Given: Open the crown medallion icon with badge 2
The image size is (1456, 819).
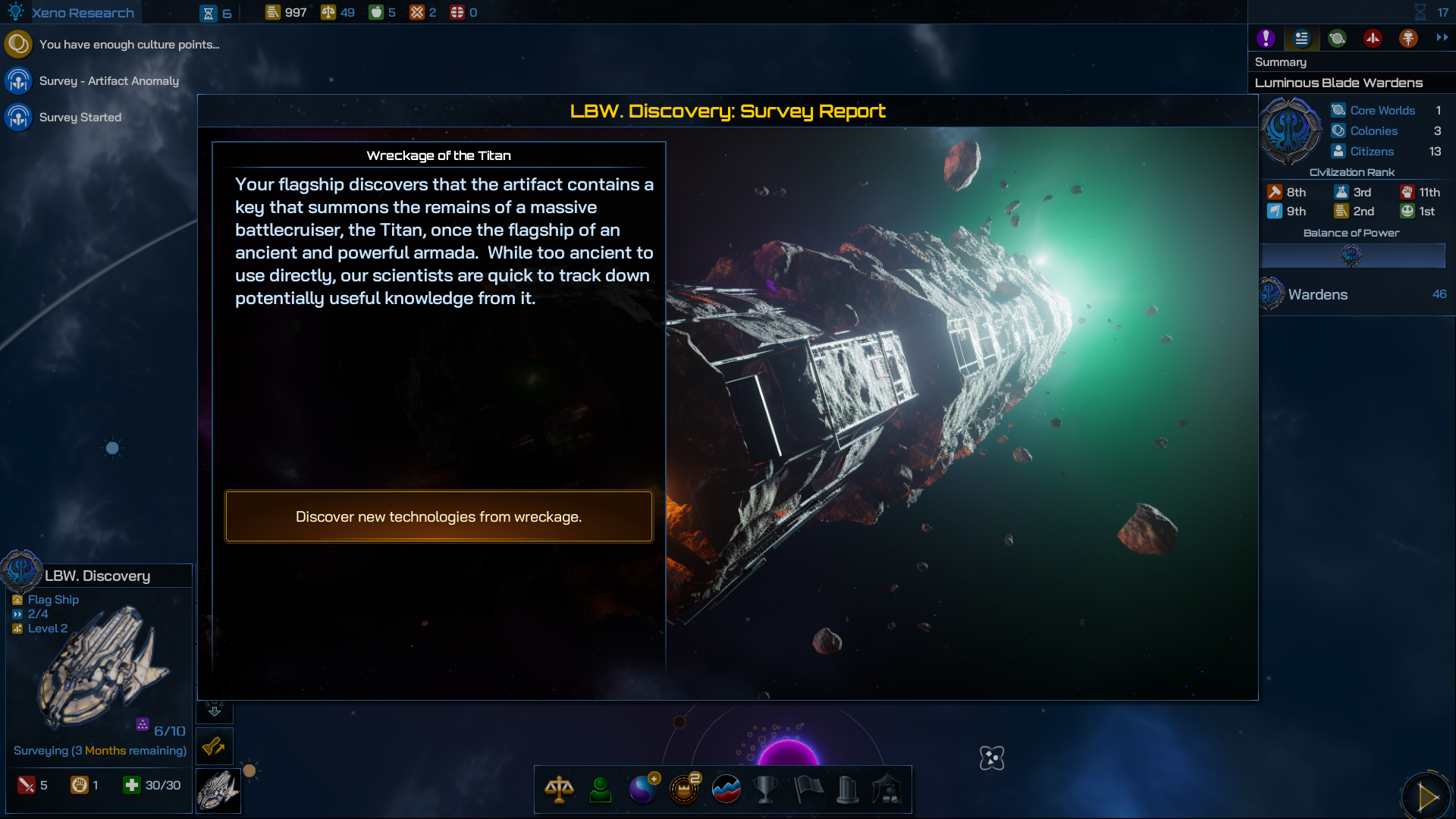Looking at the screenshot, I should [x=684, y=789].
